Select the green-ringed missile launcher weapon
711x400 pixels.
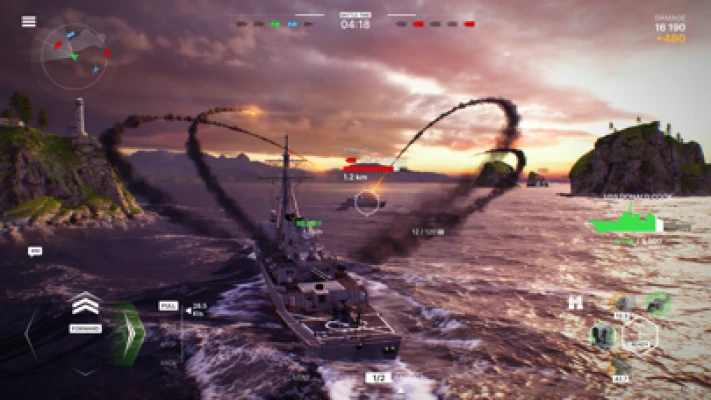603,335
